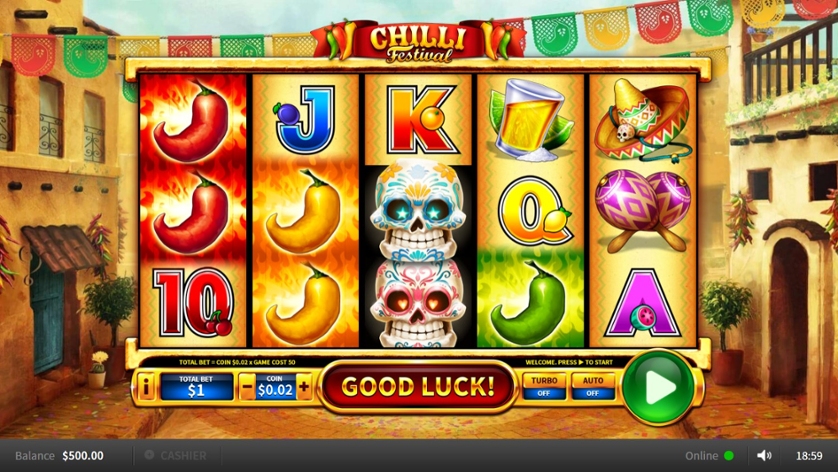
Task: Enable Auto spin mode
Action: [x=592, y=386]
